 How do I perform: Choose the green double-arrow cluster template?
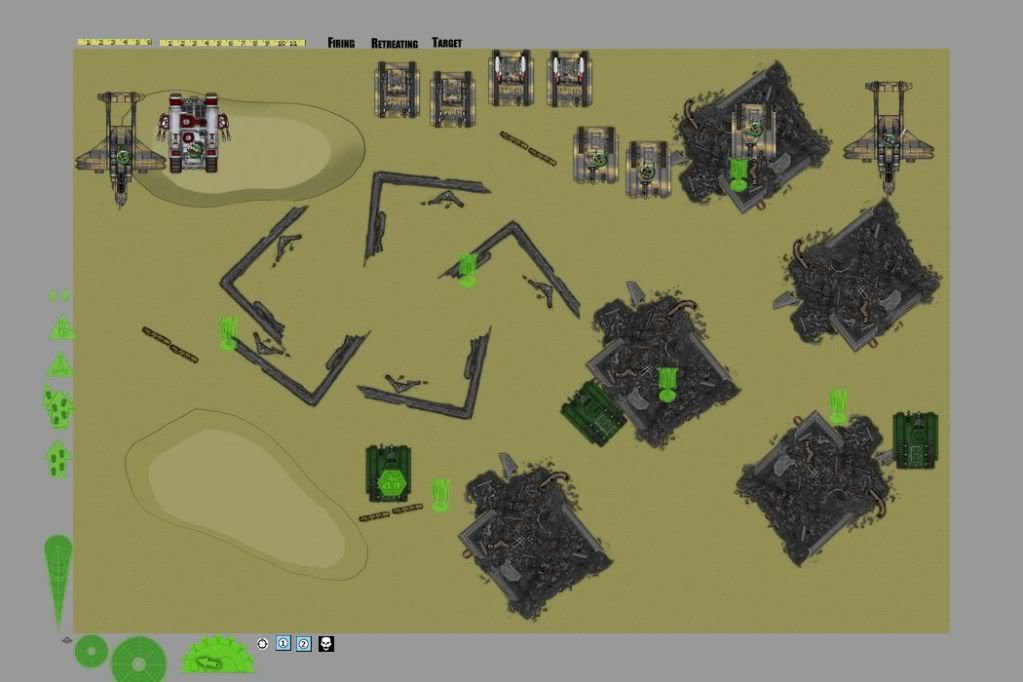pos(58,407)
